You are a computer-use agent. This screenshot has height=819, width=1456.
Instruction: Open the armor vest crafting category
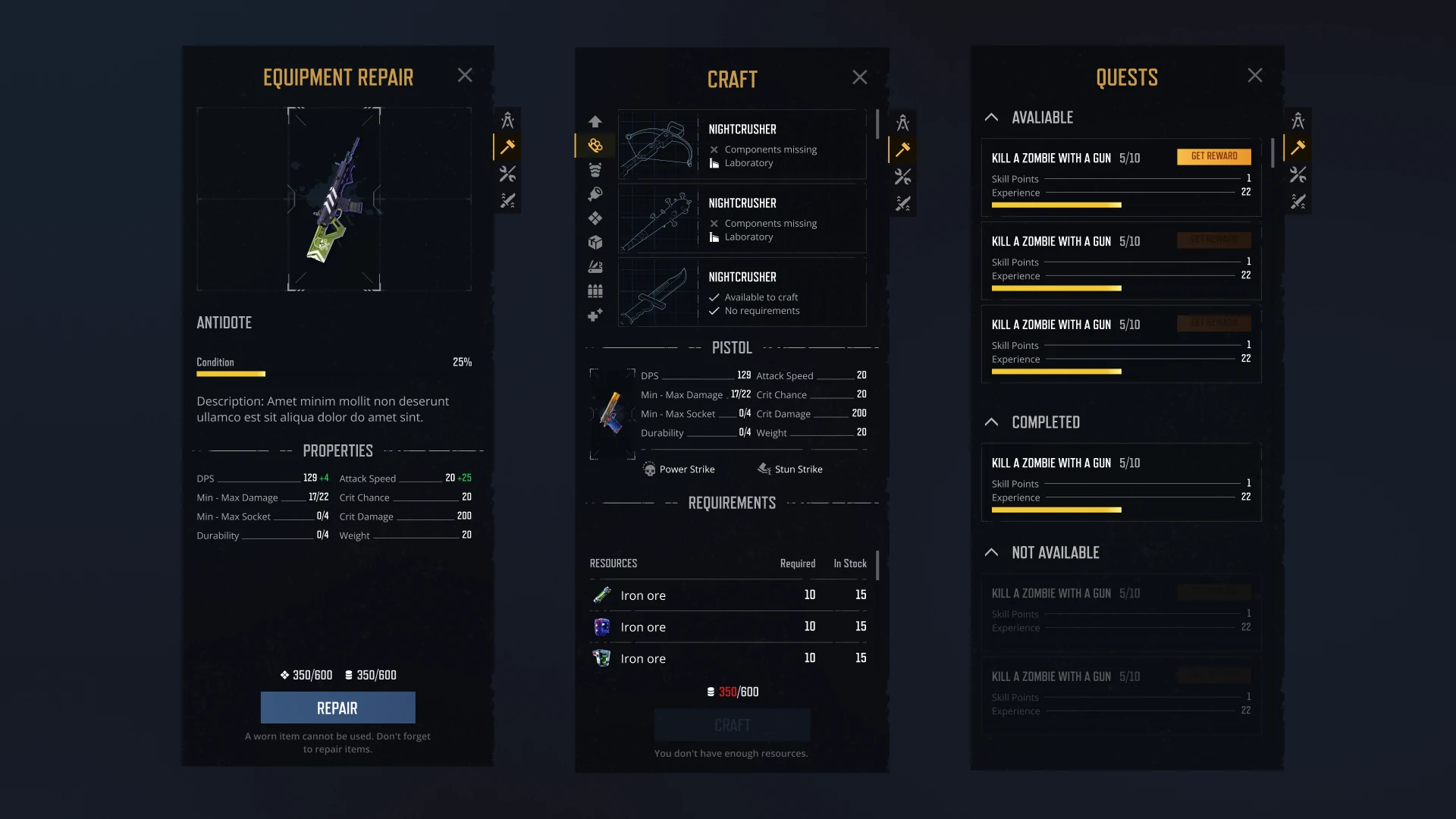coord(595,170)
